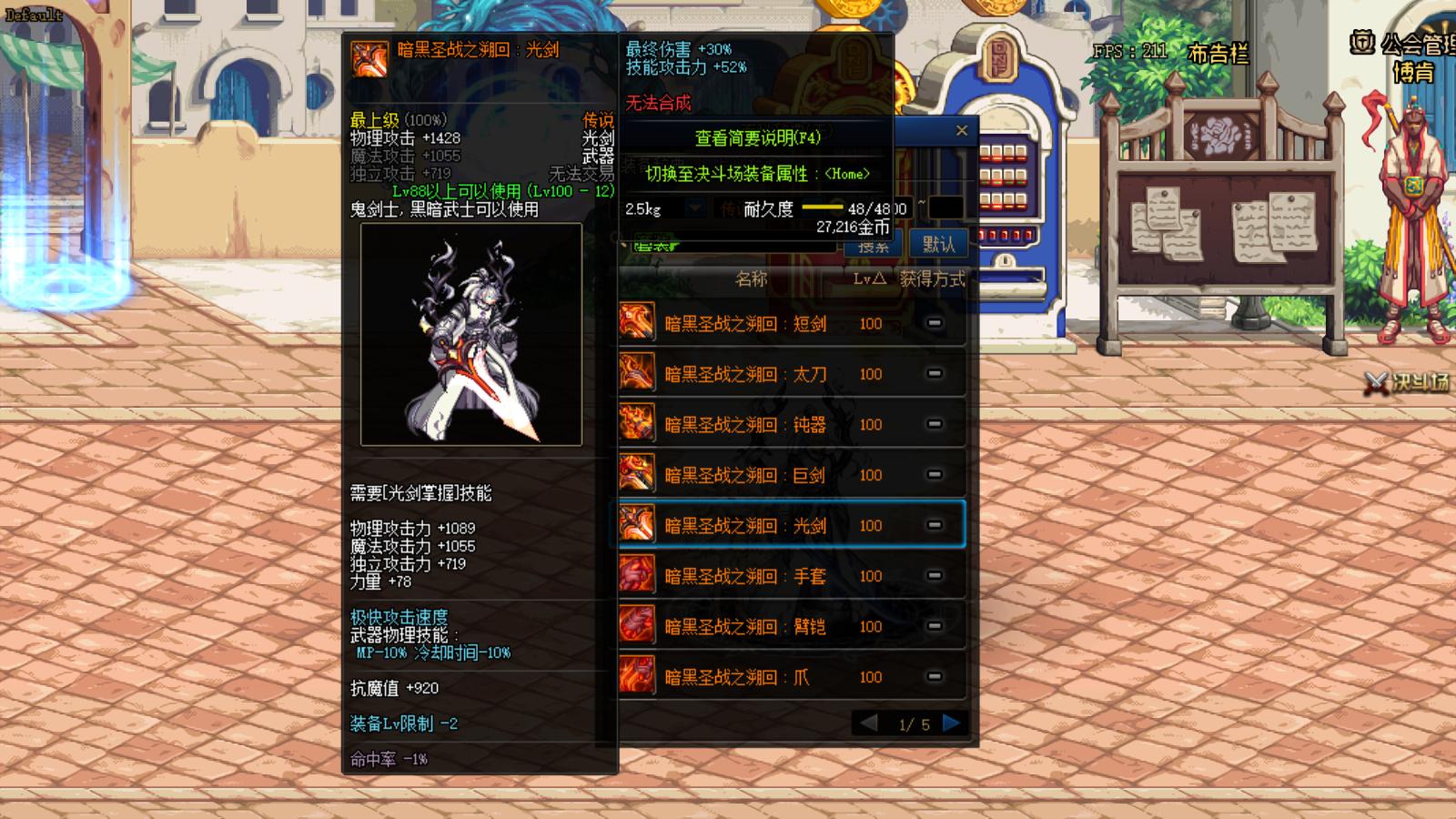Sort the list by the Lv△ column
1456x819 pixels.
pyautogui.click(x=871, y=280)
